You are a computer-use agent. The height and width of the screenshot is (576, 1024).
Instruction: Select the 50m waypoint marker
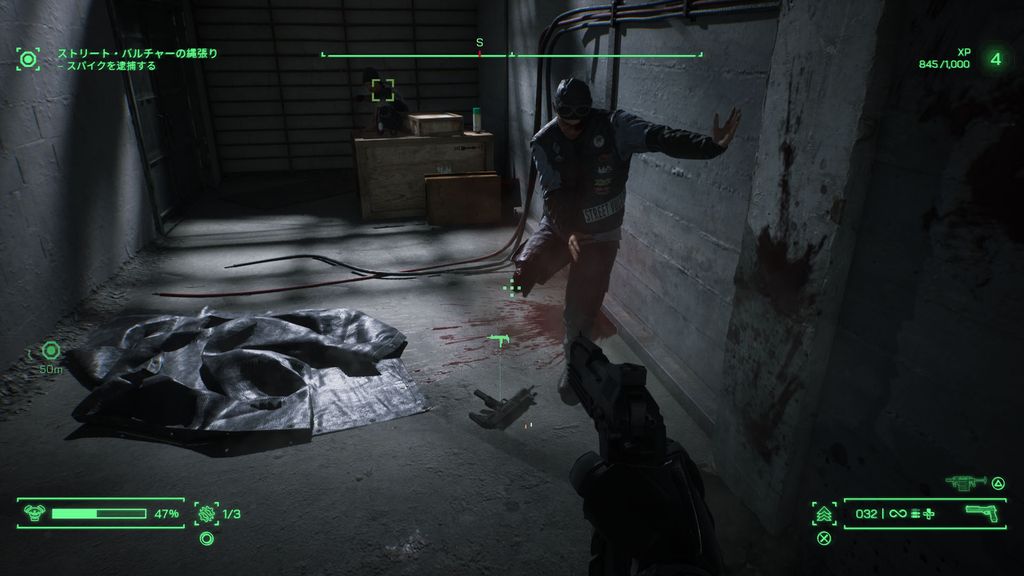pos(51,350)
